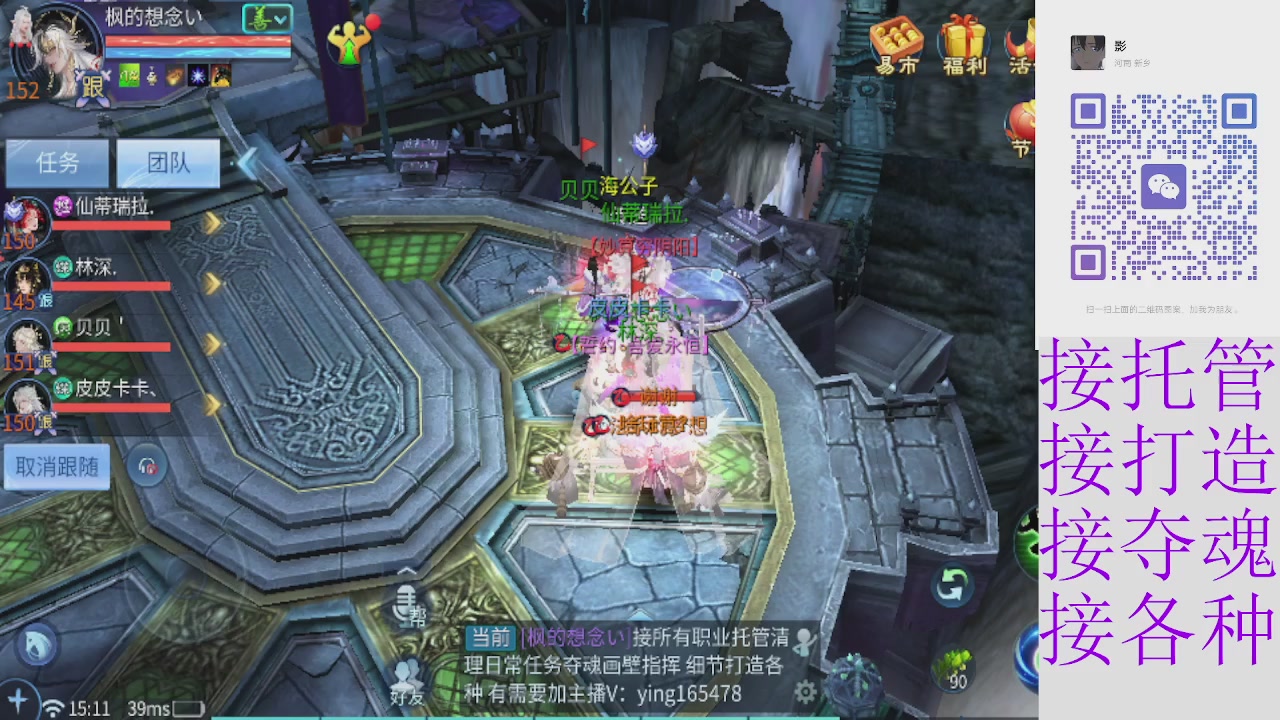Image resolution: width=1280 pixels, height=720 pixels.
Task: Toggle the headphone audio icon beside 取消跟随
Action: click(x=145, y=465)
